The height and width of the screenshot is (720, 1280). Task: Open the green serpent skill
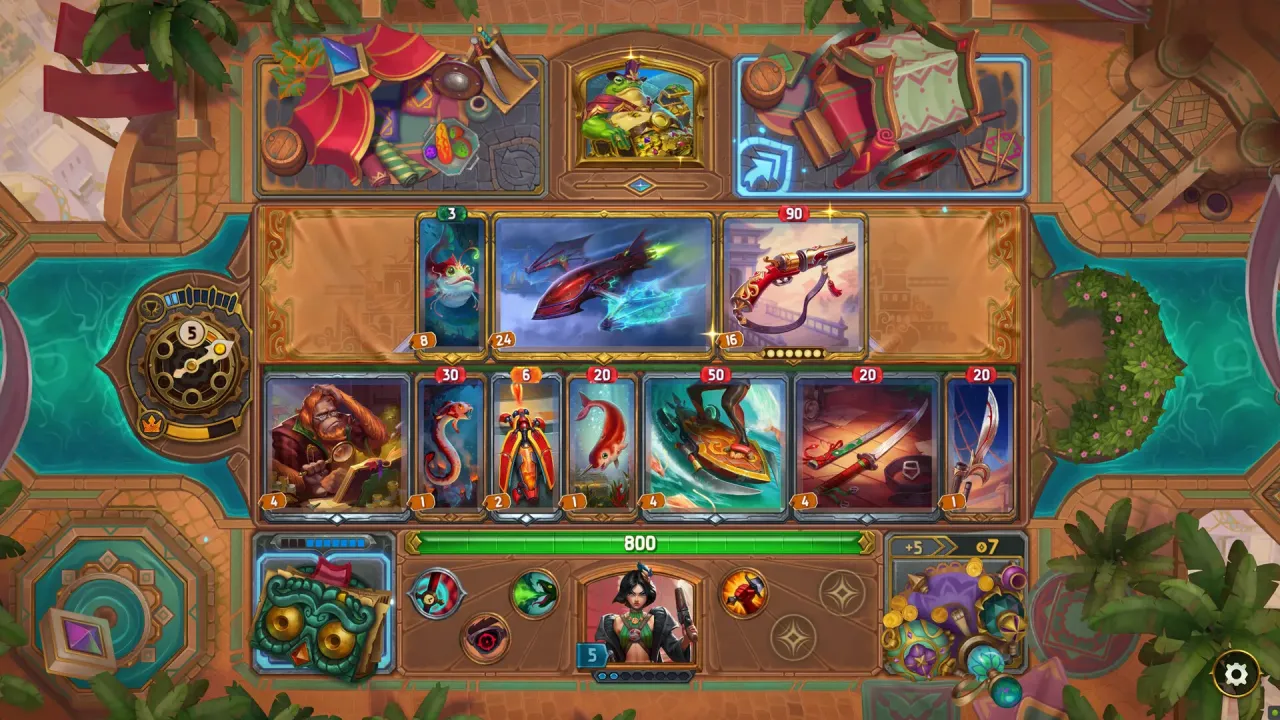533,595
